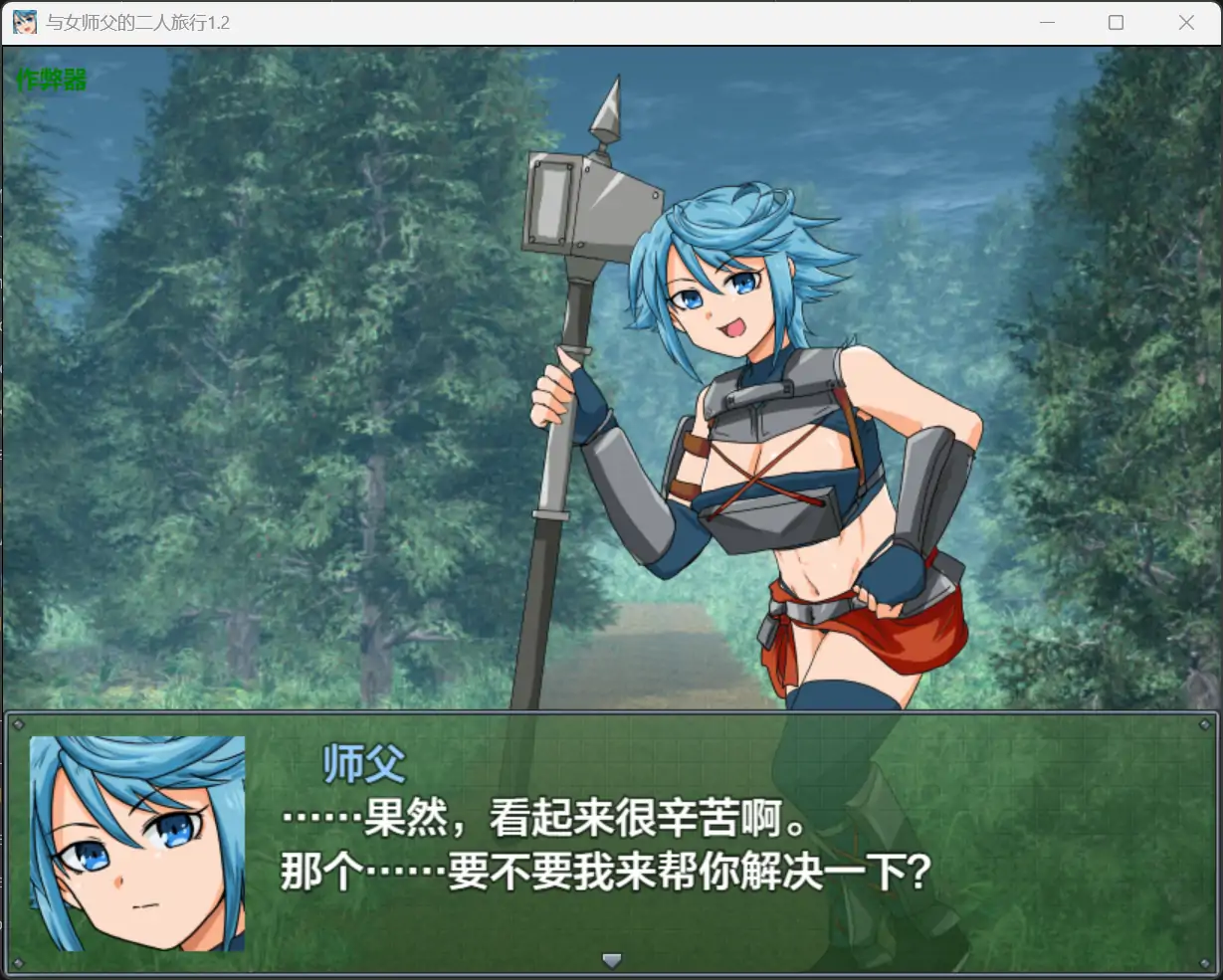1223x980 pixels.
Task: Advance dialogue with the down-arrow indicator
Action: pos(612,960)
